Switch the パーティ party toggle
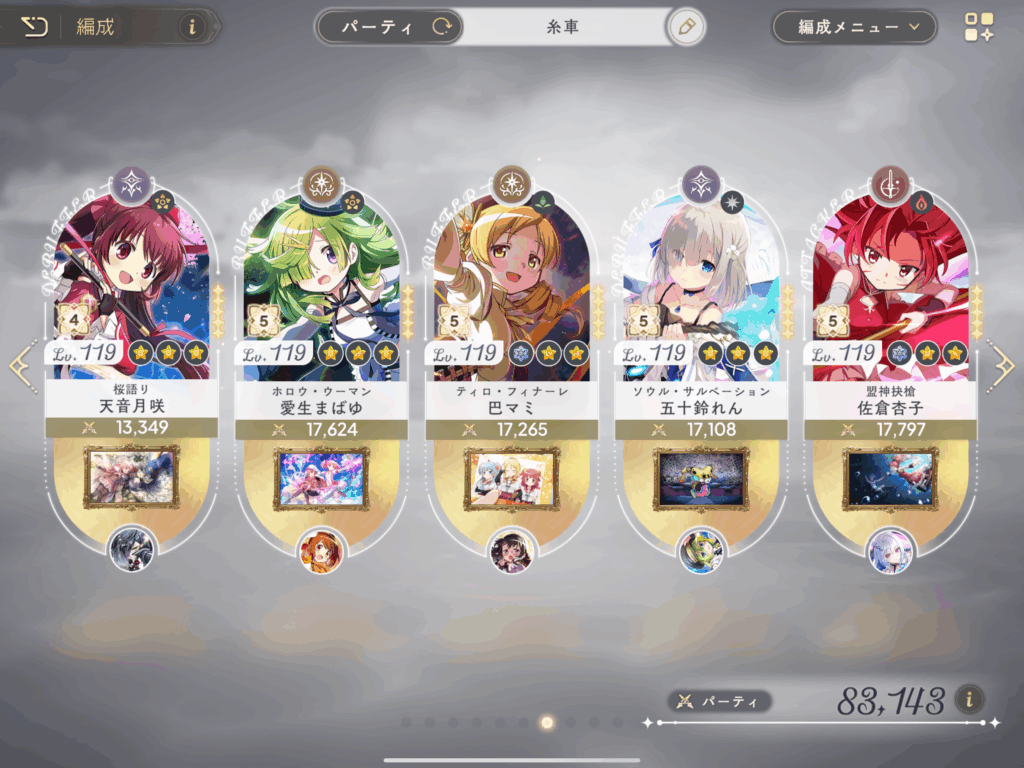 388,27
